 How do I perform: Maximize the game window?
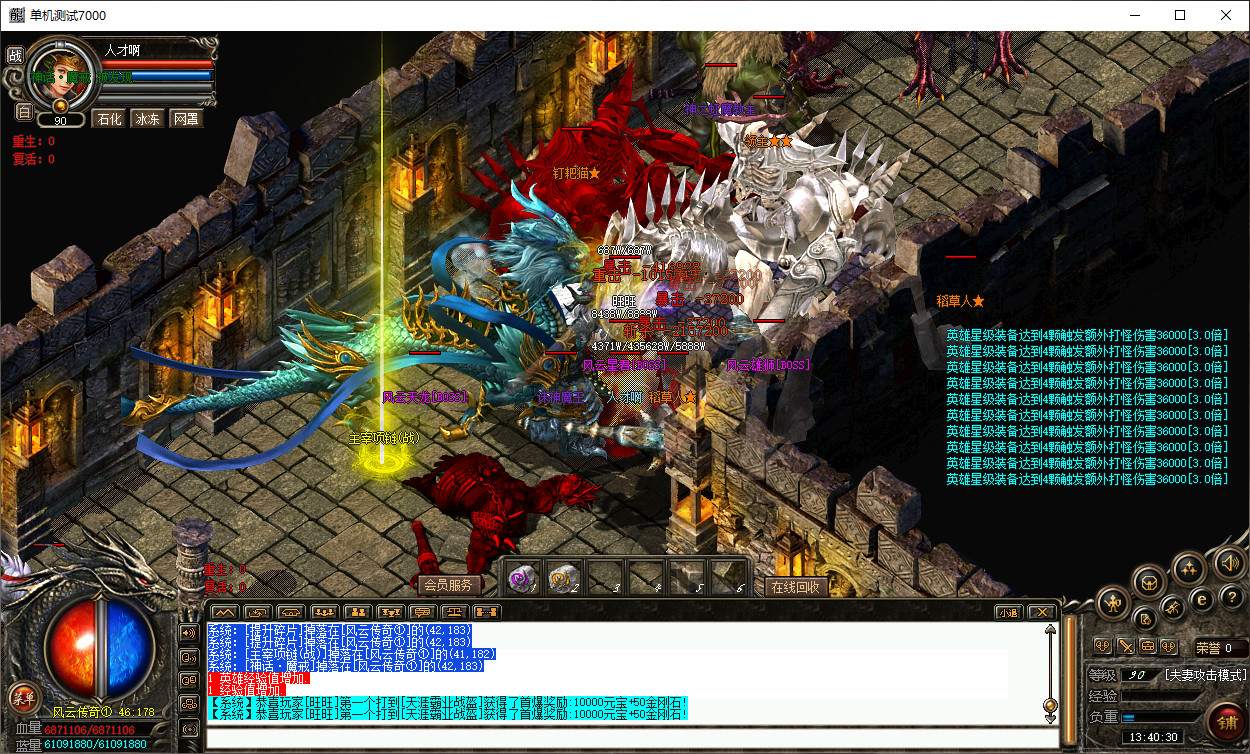pos(1180,15)
